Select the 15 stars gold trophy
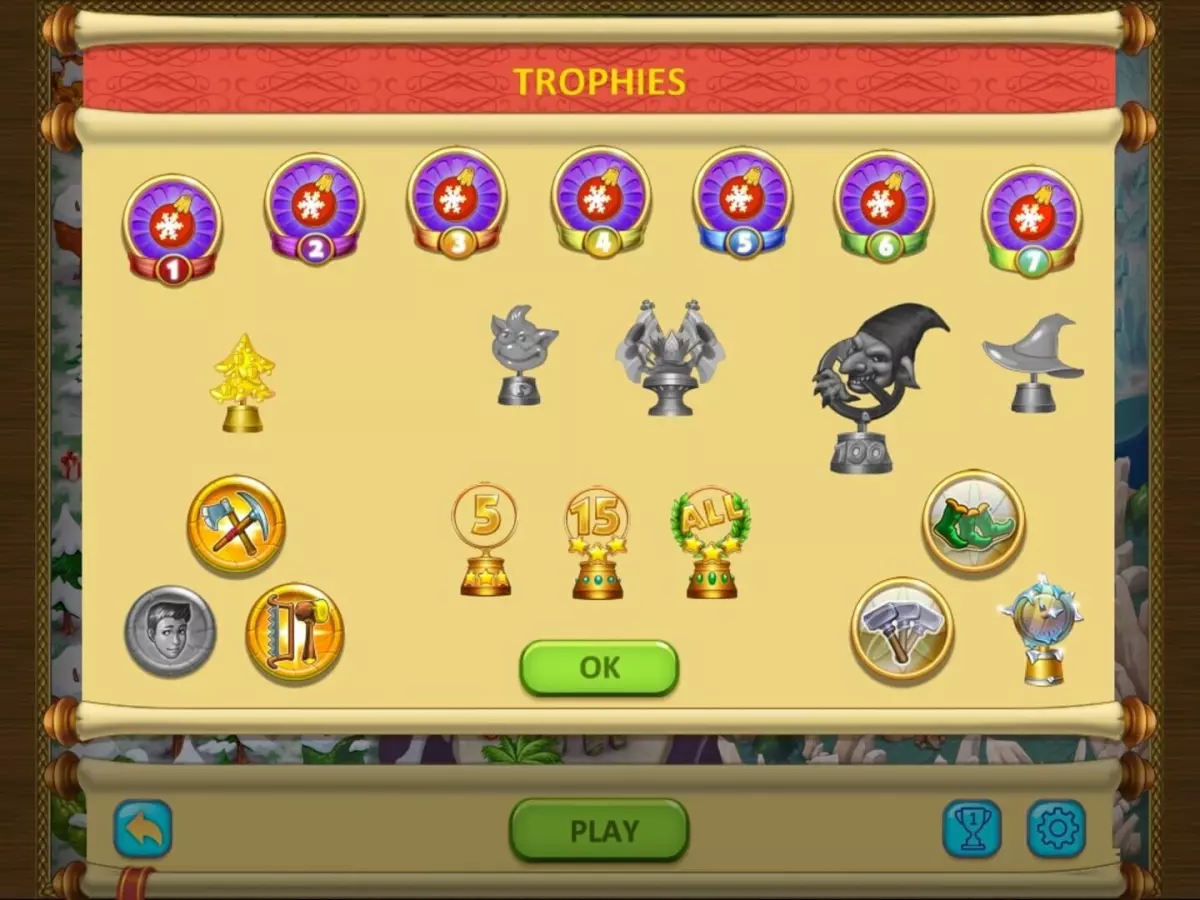Viewport: 1200px width, 900px height. point(597,544)
